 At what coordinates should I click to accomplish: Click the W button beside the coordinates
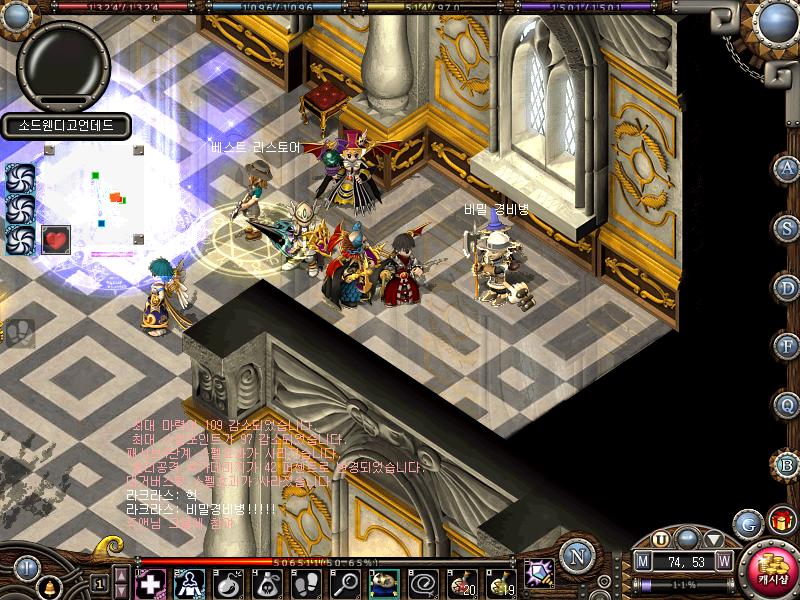coord(723,561)
